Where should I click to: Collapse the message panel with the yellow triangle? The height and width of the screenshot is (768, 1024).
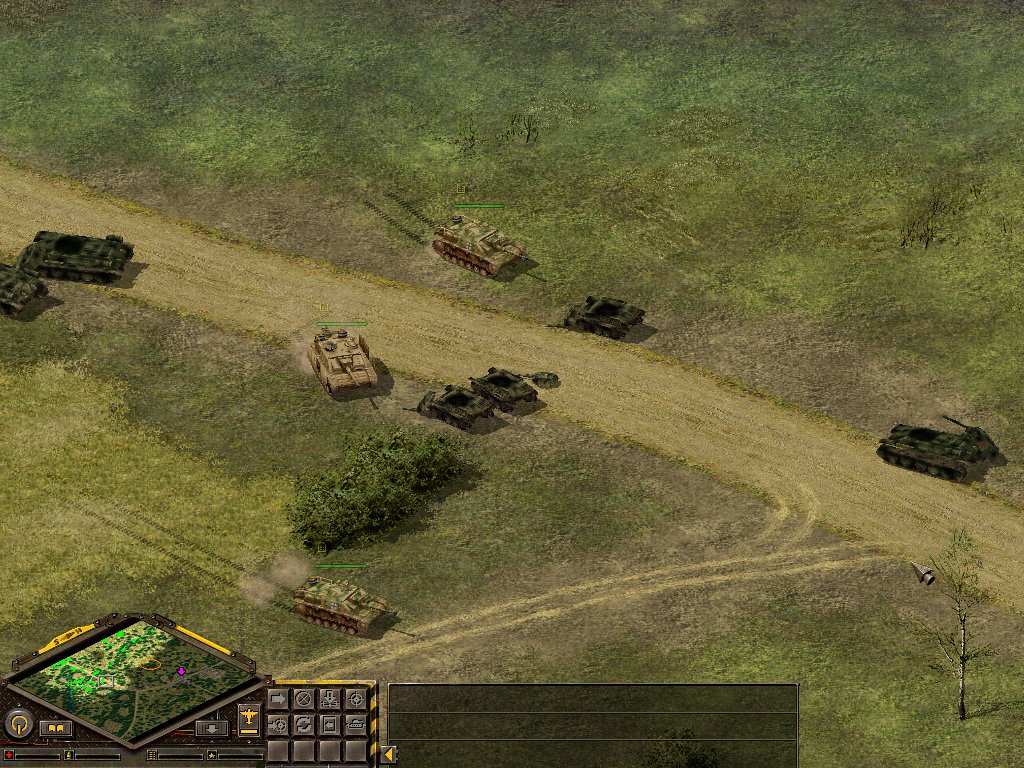tap(388, 754)
